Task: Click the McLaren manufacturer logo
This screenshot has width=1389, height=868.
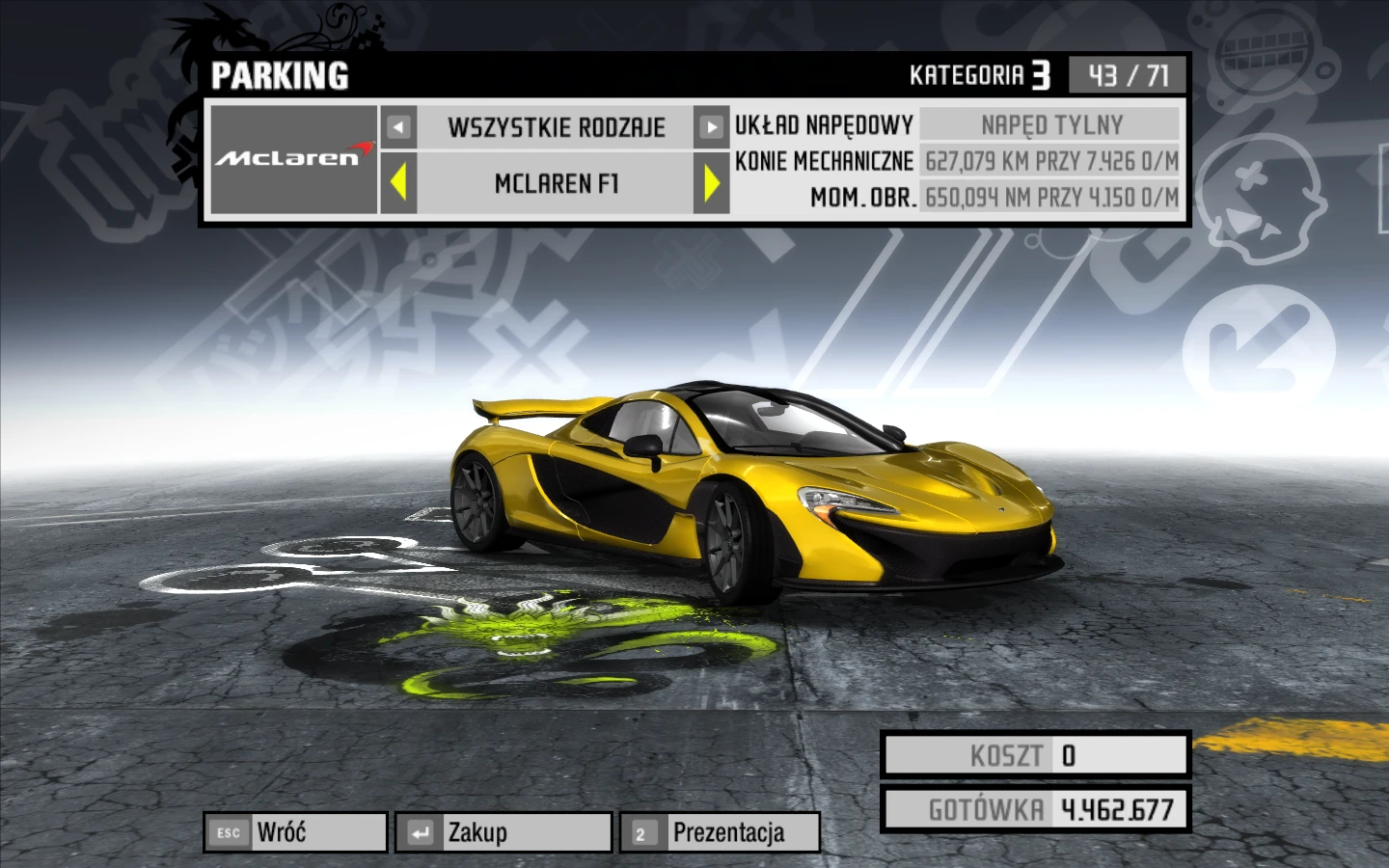Action: (292, 157)
